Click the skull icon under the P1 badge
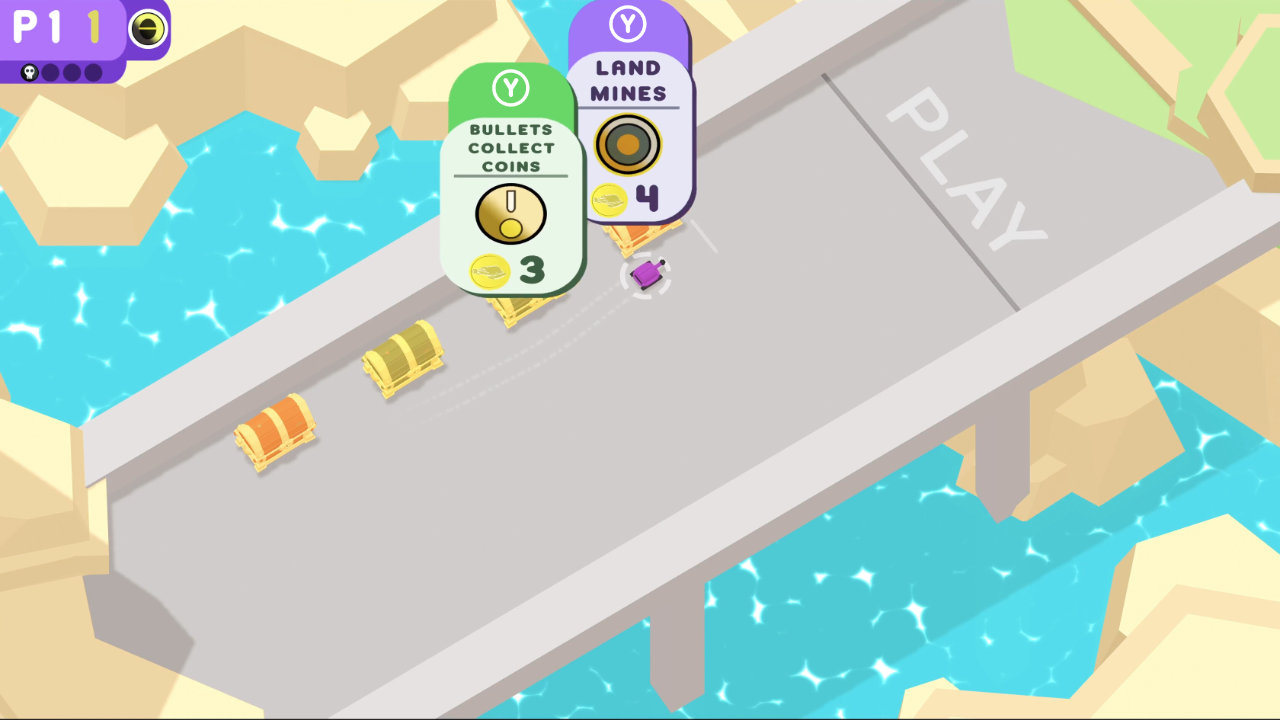The width and height of the screenshot is (1280, 720). (30, 70)
